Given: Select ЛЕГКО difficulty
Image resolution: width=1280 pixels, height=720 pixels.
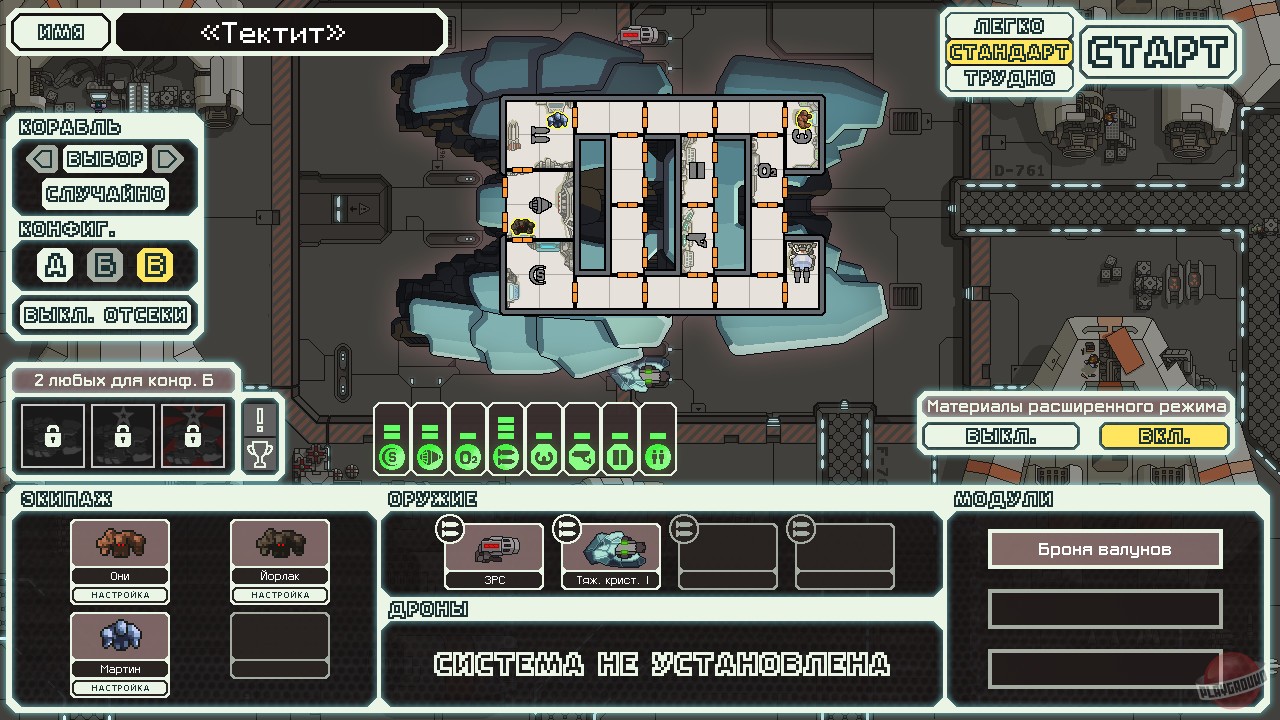Looking at the screenshot, I should coord(1008,25).
